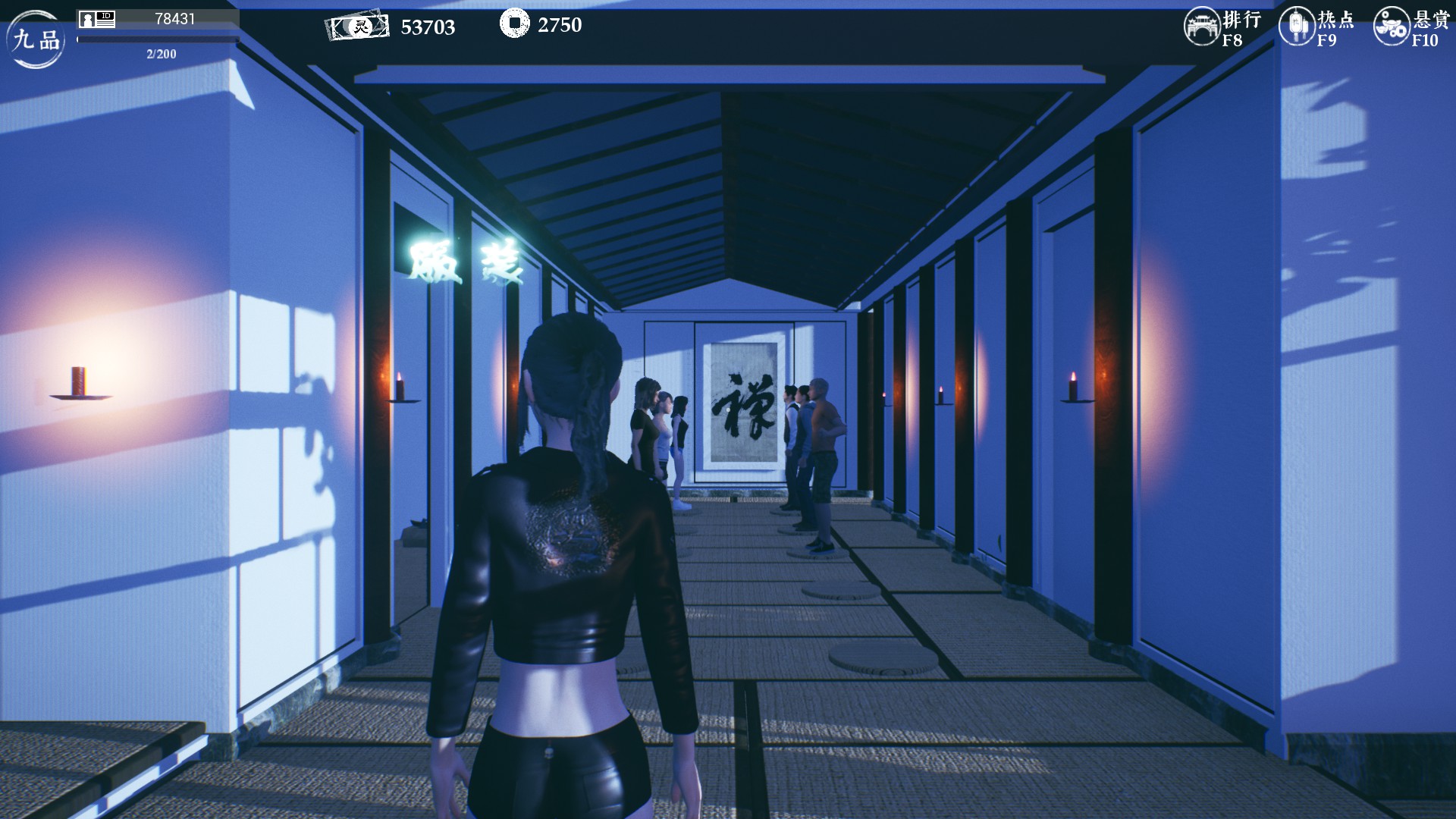The width and height of the screenshot is (1456, 819).
Task: Click the copper coin currency icon
Action: pos(514,24)
